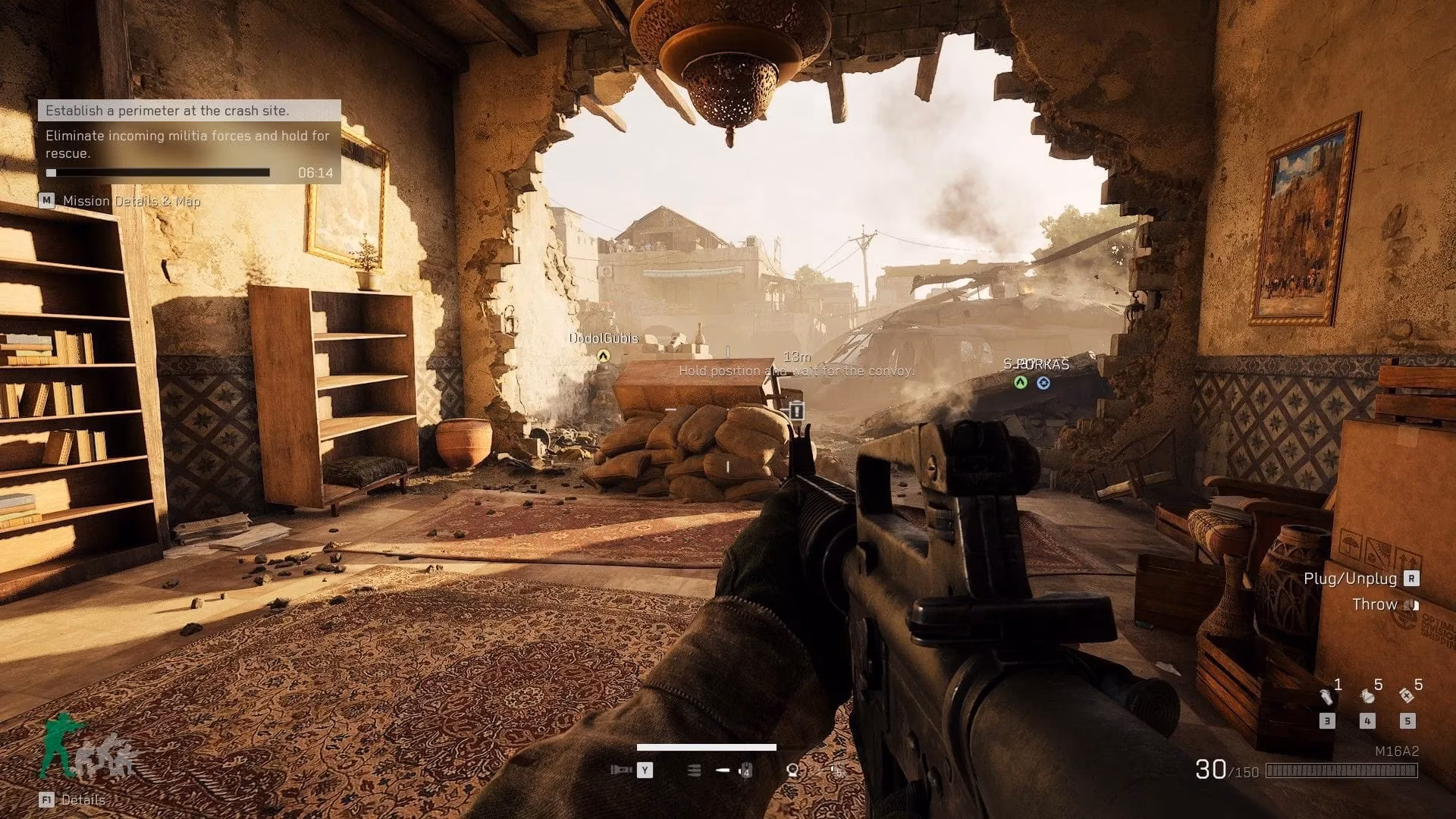The height and width of the screenshot is (819, 1456).
Task: Select the M16A2 weapon label
Action: [1396, 752]
